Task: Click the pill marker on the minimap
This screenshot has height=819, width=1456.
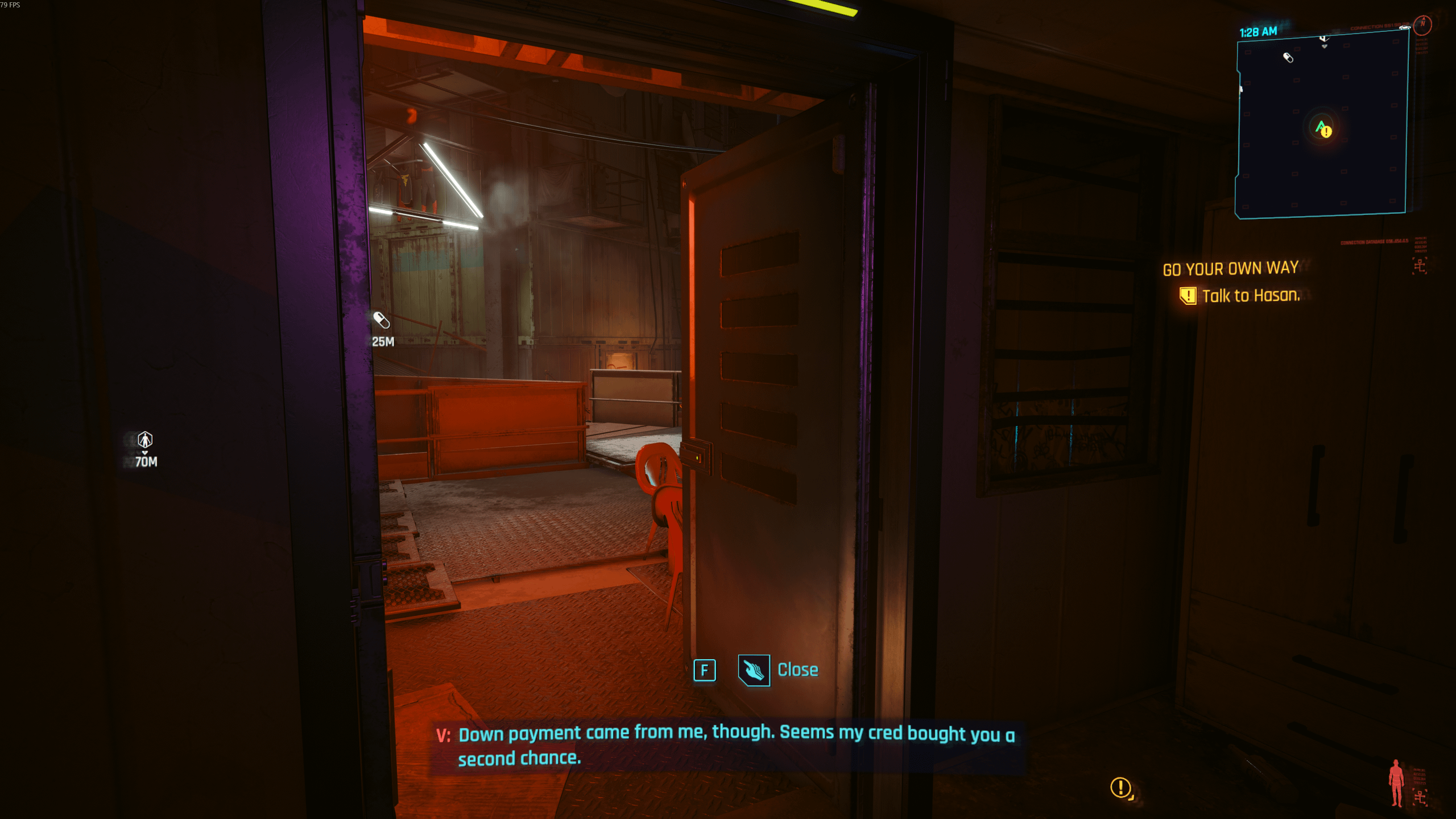Action: [x=1288, y=57]
